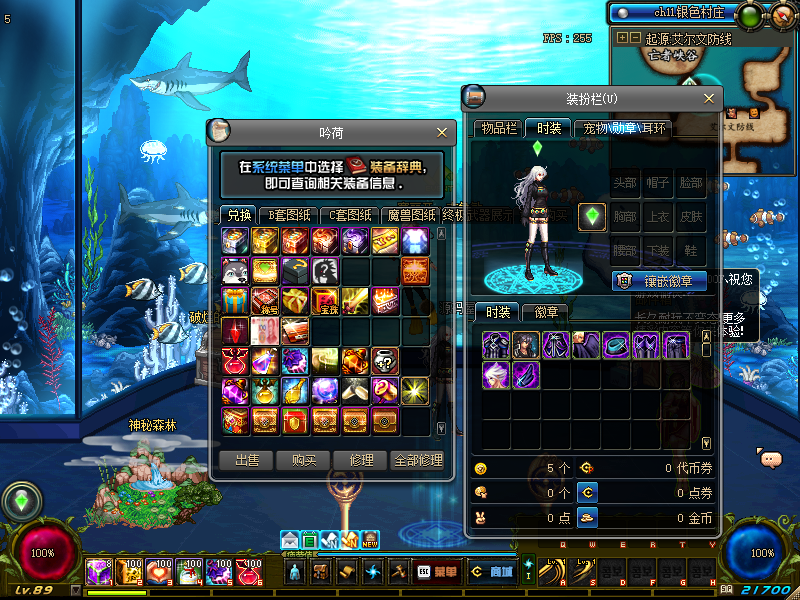Click the 修理 repair button
800x600 pixels.
360,460
